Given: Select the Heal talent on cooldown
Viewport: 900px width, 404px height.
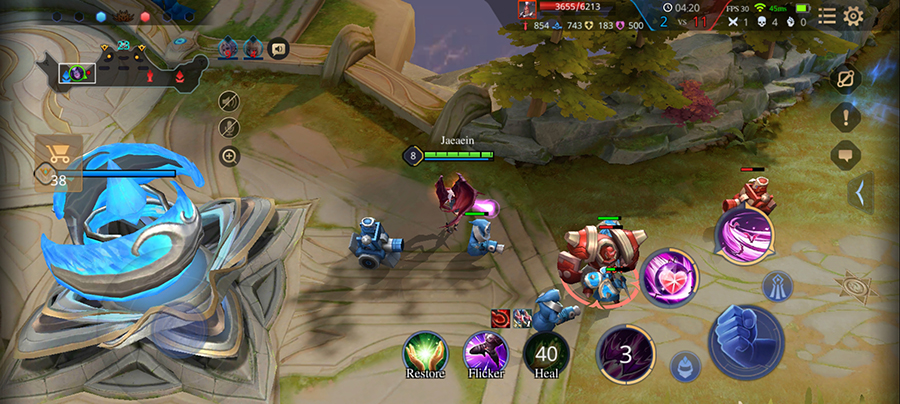Looking at the screenshot, I should tap(545, 353).
